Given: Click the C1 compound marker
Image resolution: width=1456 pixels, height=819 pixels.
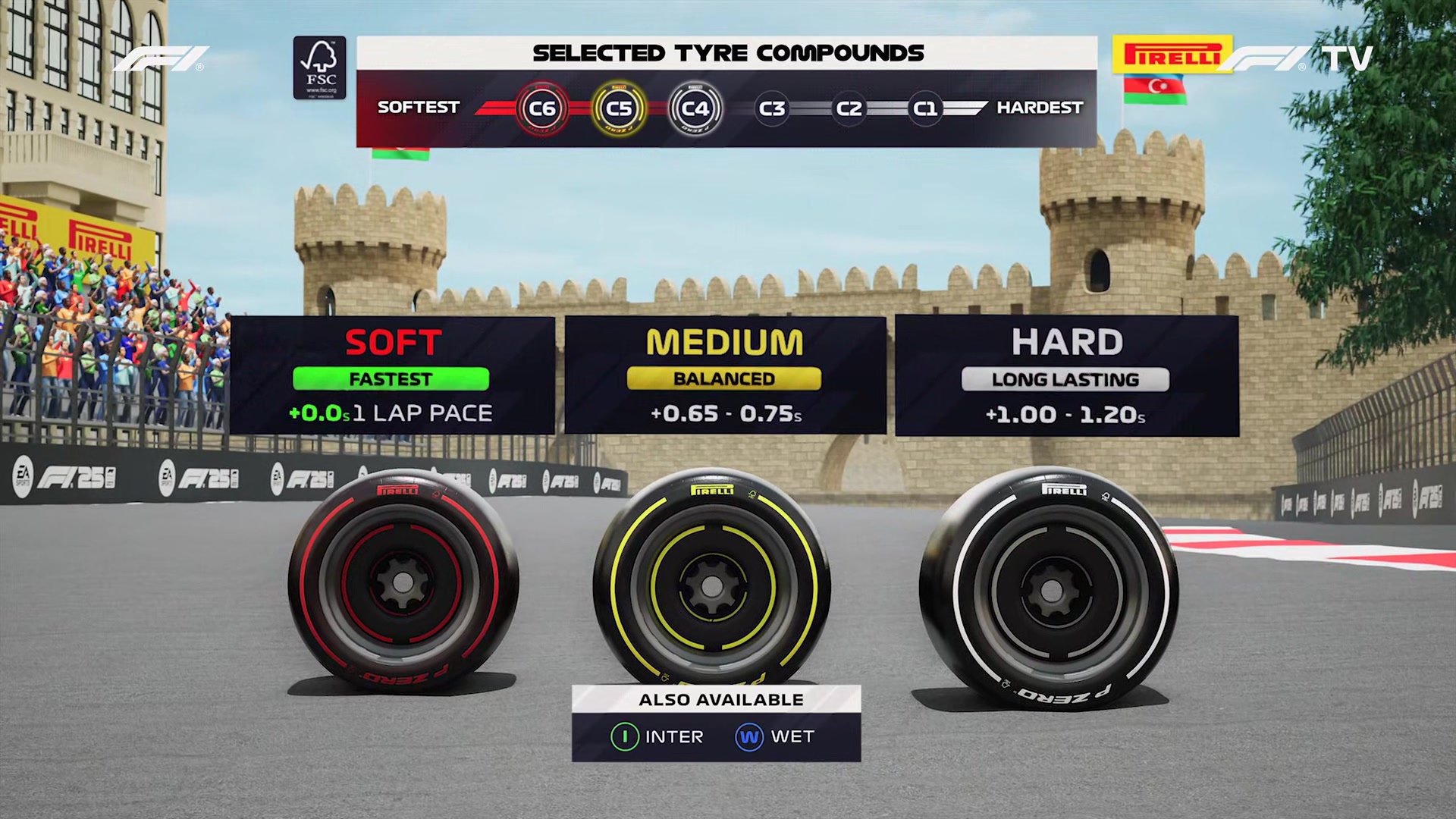Looking at the screenshot, I should coord(924,108).
